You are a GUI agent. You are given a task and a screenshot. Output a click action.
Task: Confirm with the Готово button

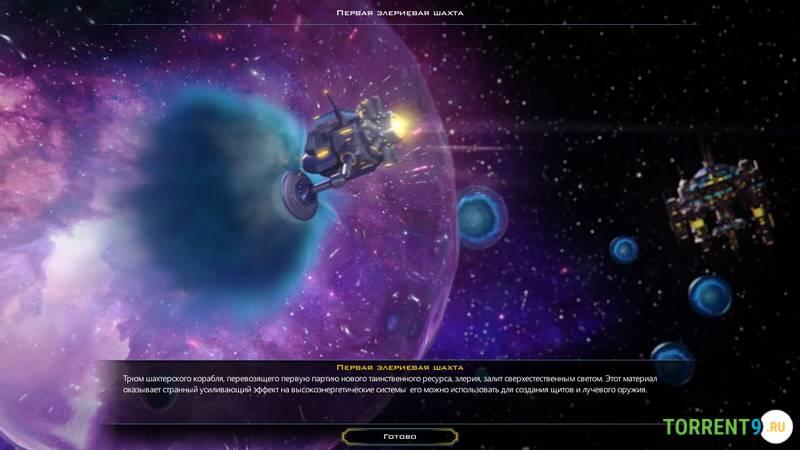399,437
